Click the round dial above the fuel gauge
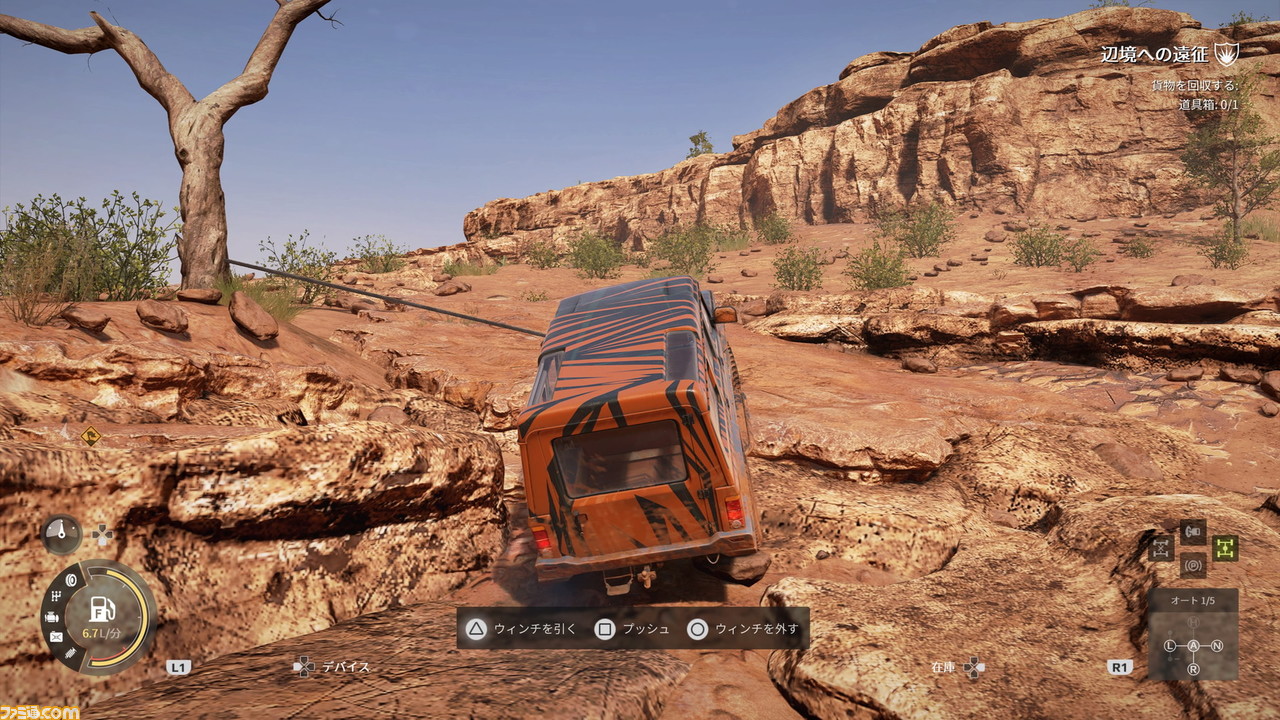This screenshot has height=720, width=1280. click(61, 534)
